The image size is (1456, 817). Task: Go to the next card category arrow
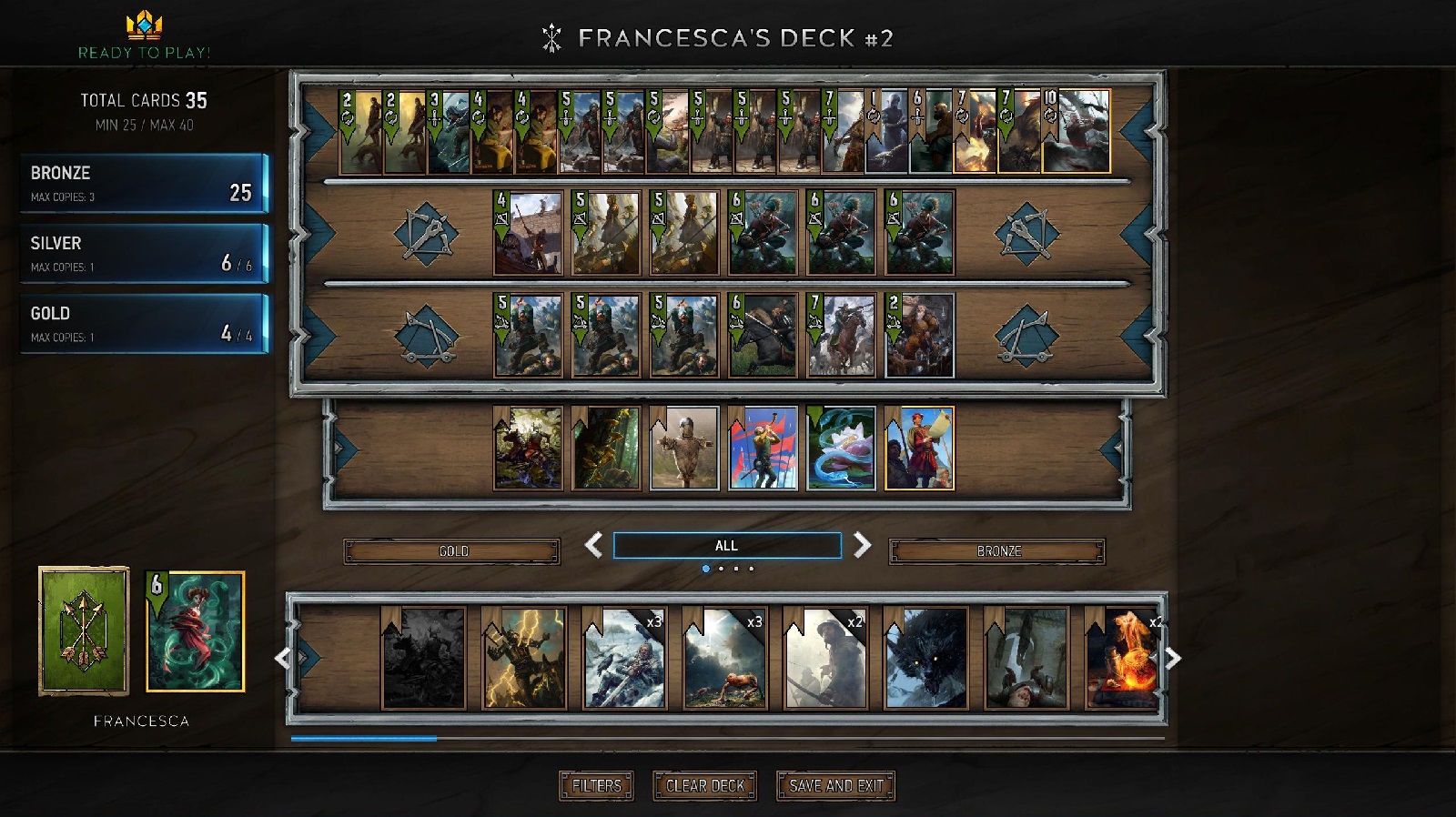(862, 546)
